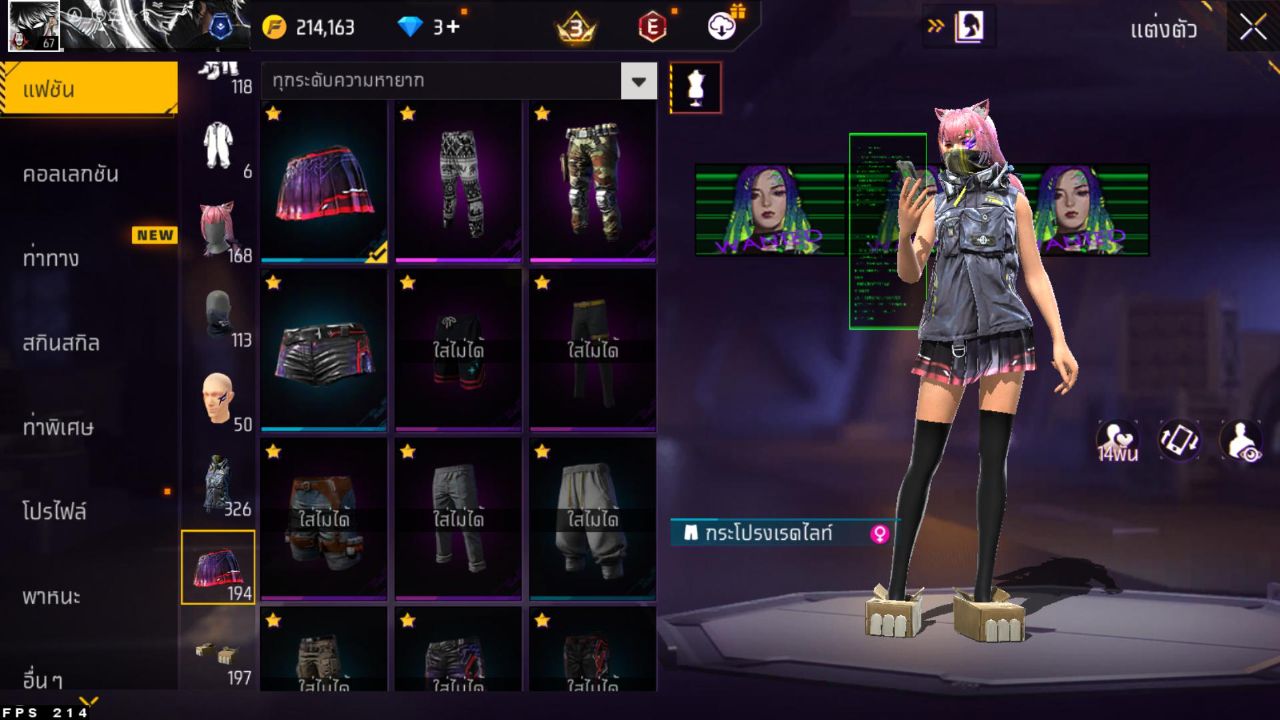
Task: Select the pink hair thumbnail labeled 168
Action: click(219, 222)
